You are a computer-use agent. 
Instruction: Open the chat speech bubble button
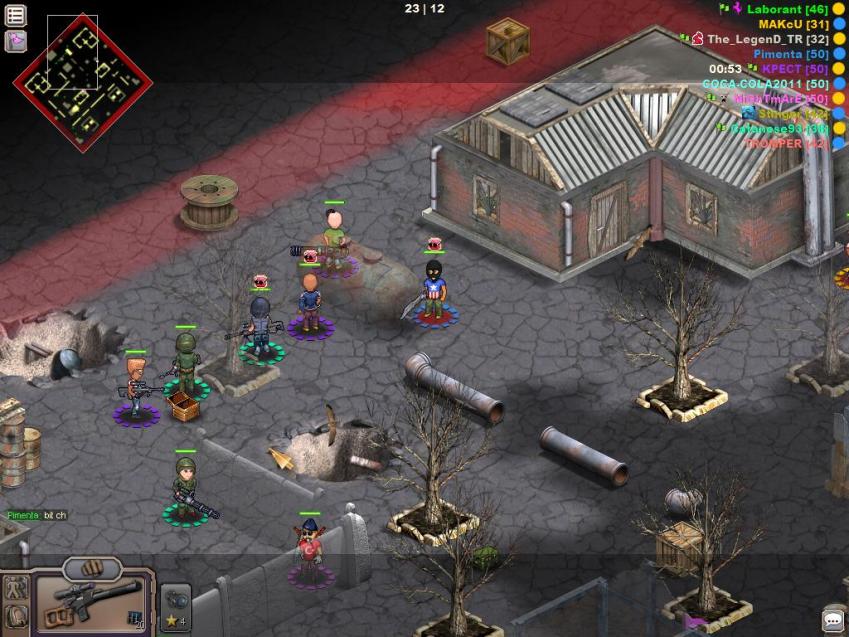[832, 620]
